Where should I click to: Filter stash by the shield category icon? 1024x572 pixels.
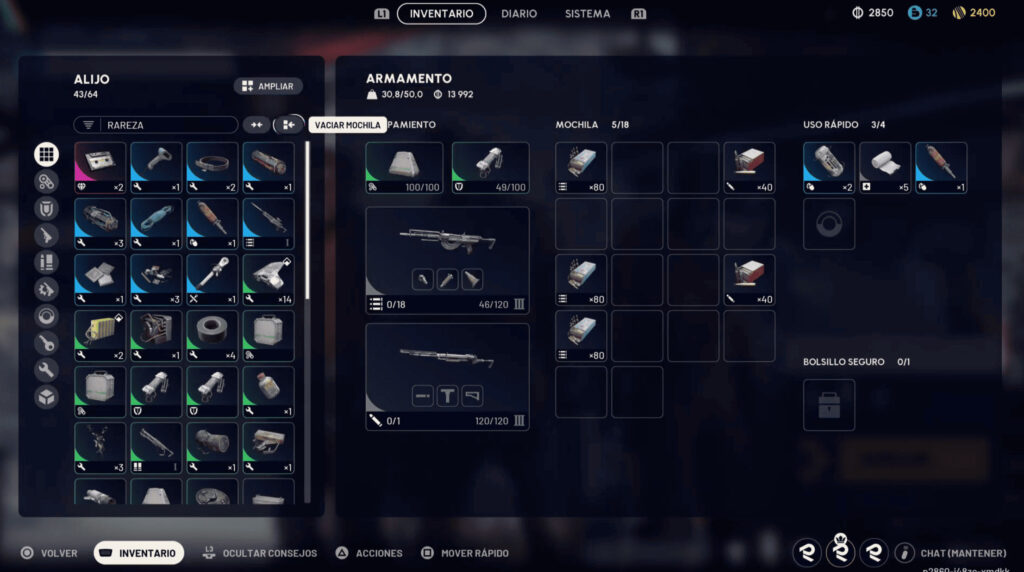pyautogui.click(x=46, y=208)
